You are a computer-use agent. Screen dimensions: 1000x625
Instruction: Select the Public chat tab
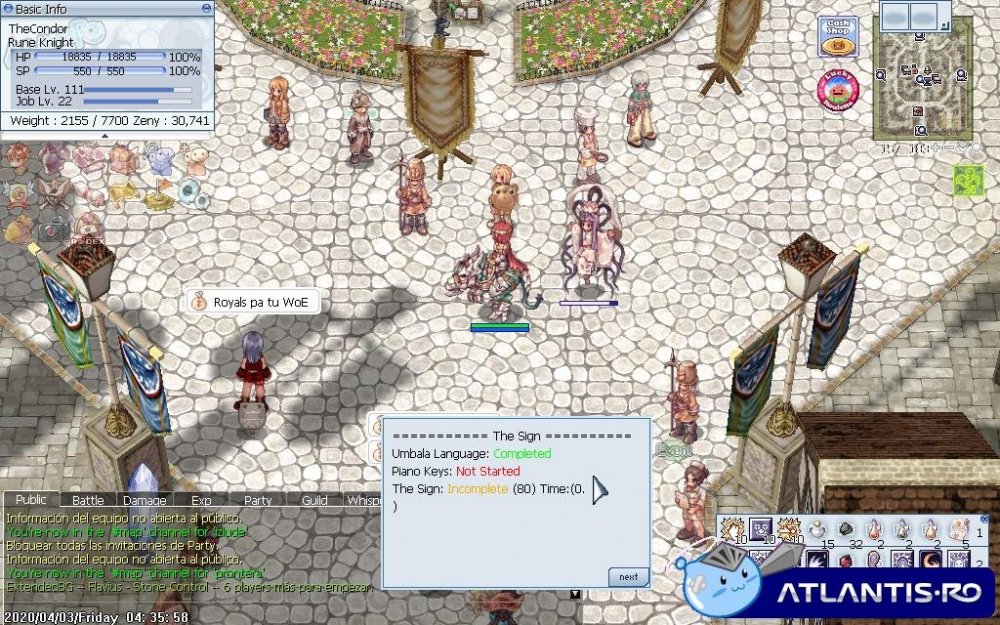(x=31, y=500)
